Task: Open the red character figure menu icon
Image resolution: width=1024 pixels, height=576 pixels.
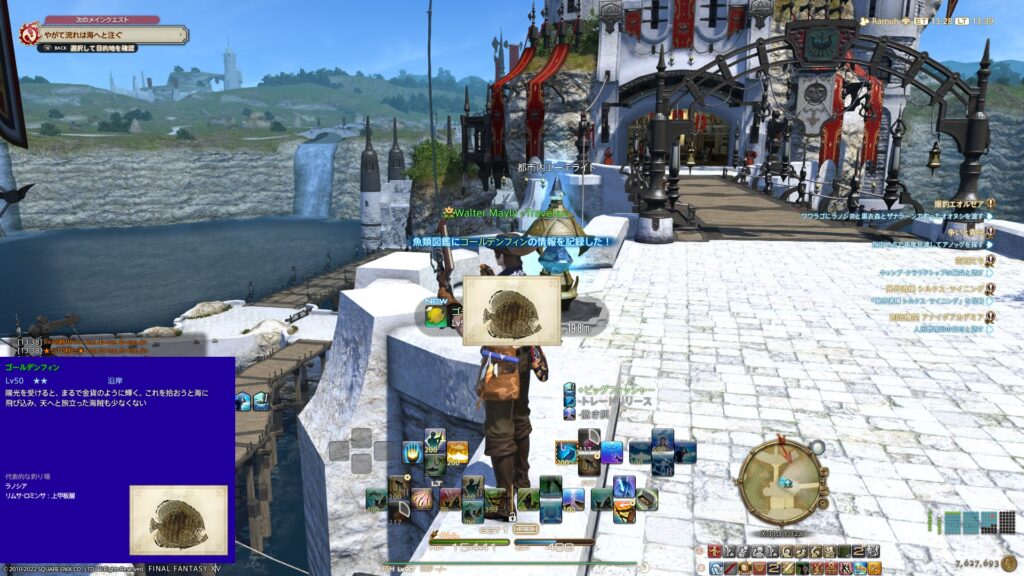Action: pyautogui.click(x=715, y=551)
